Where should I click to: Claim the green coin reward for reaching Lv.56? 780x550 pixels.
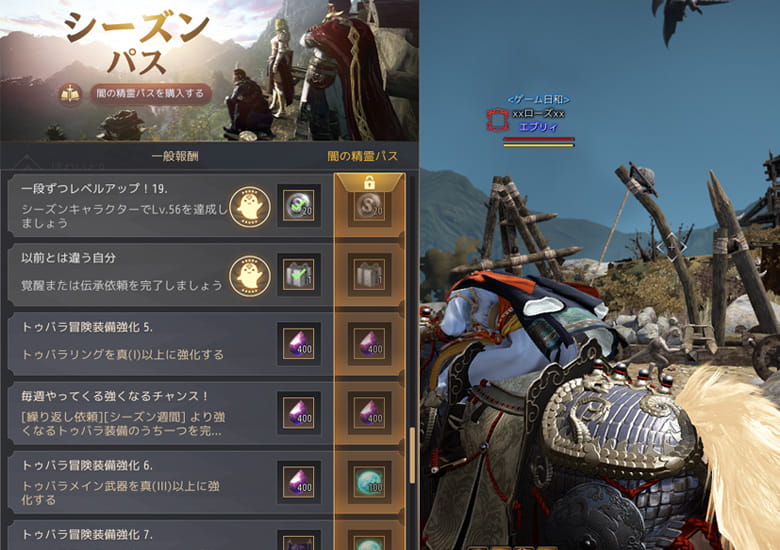point(299,206)
